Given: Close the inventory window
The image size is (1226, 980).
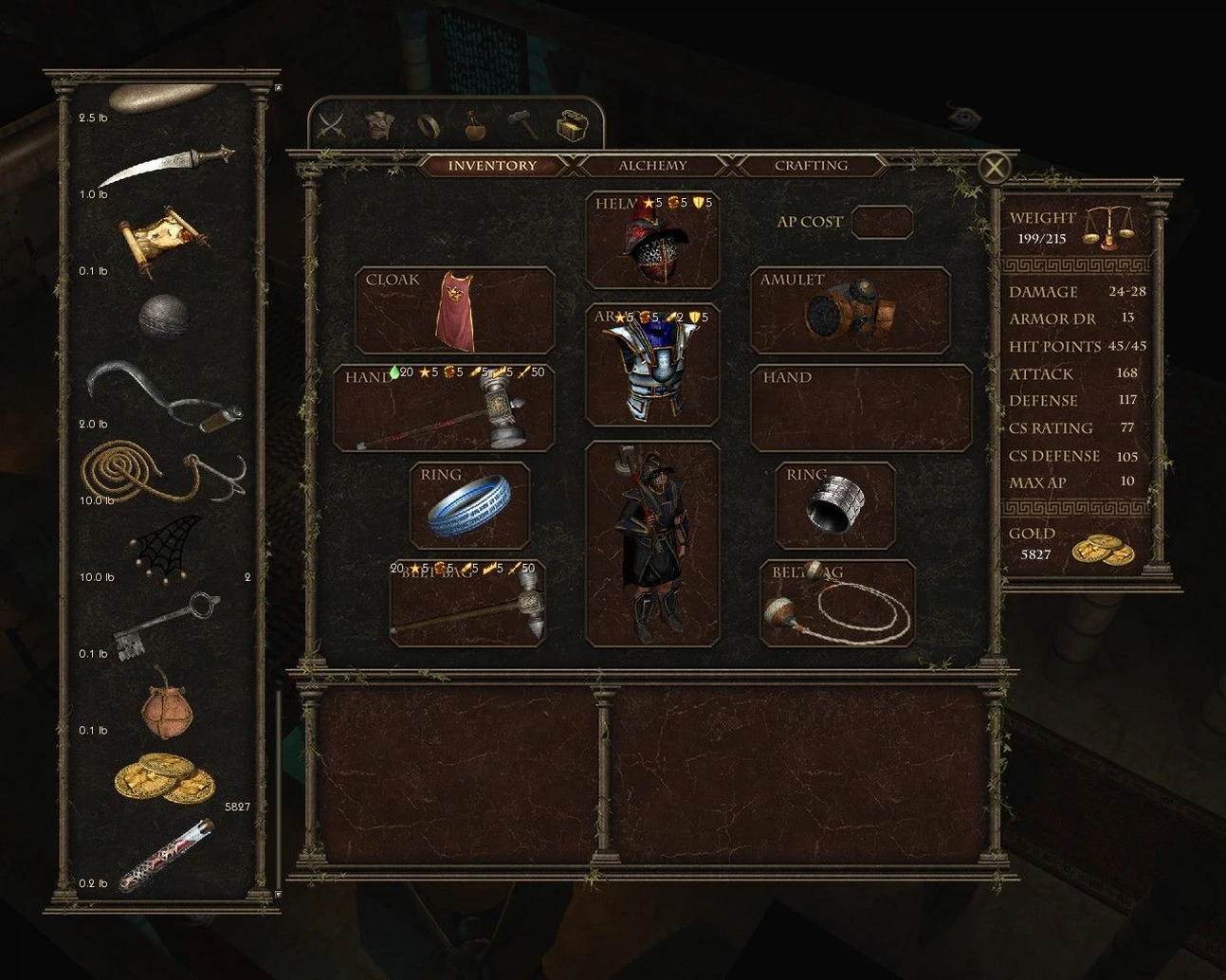Looking at the screenshot, I should [994, 169].
